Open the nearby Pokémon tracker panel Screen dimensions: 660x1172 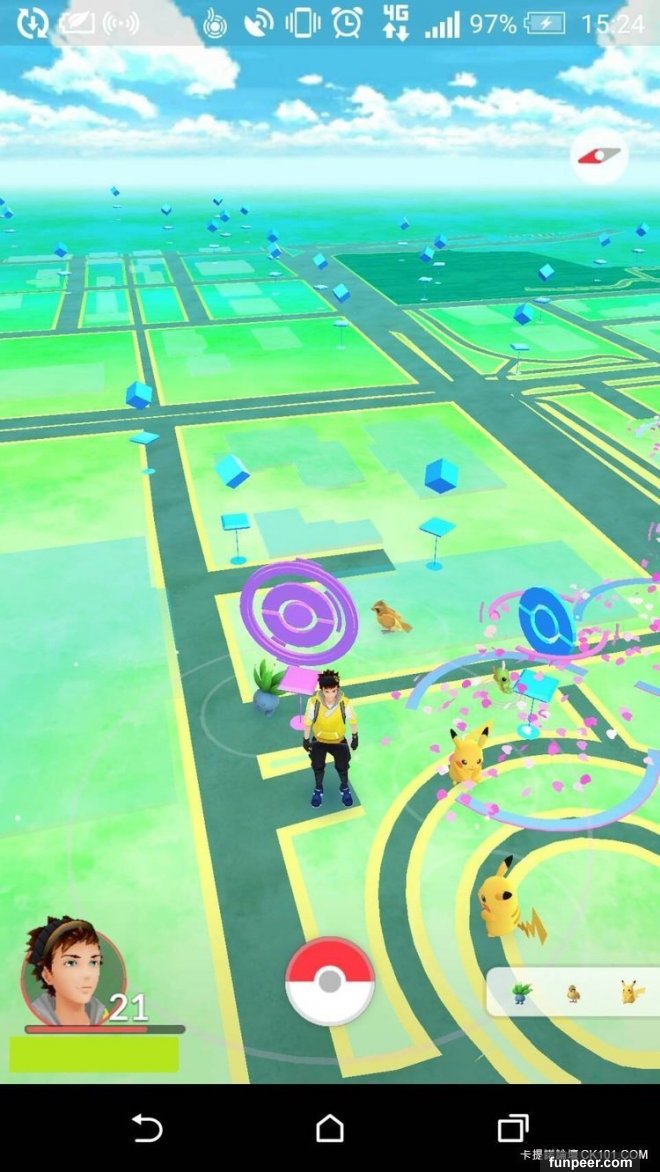click(574, 992)
